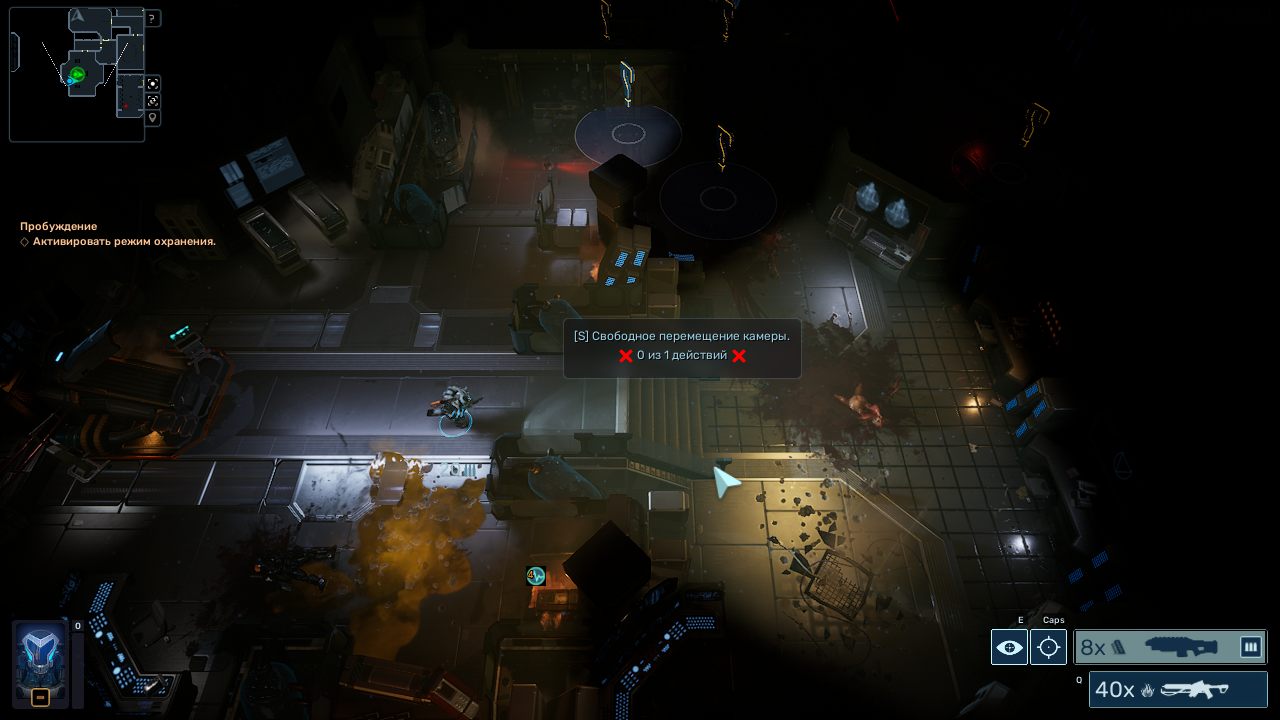Toggle the minimap rotation button
The width and height of the screenshot is (1280, 720).
(152, 100)
